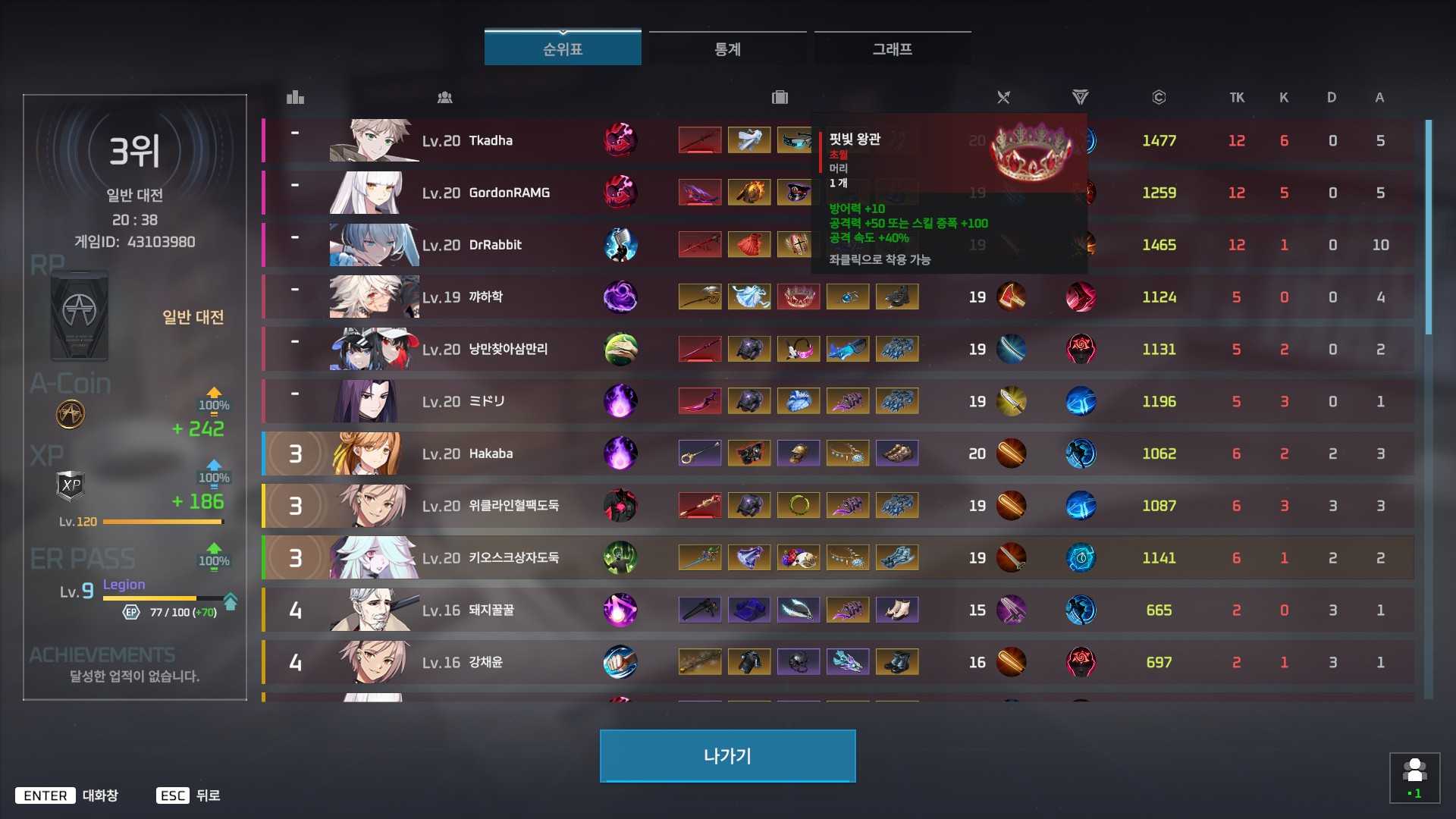Select Tkadha's red weapon skill icon

(621, 140)
